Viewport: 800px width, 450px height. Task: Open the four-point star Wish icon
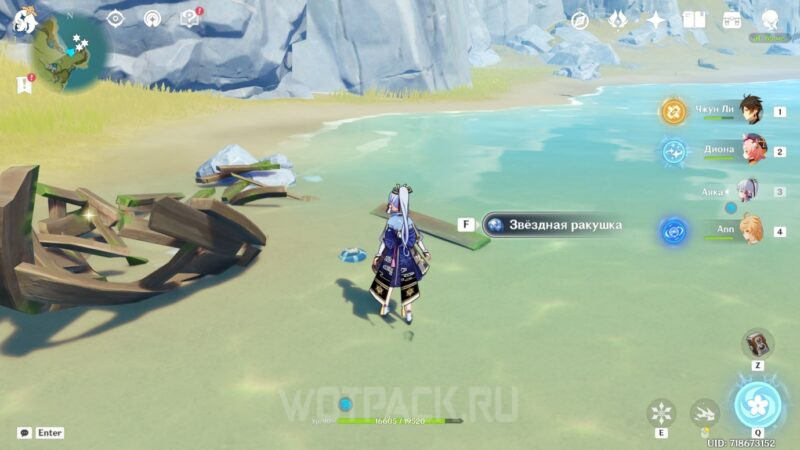click(656, 20)
